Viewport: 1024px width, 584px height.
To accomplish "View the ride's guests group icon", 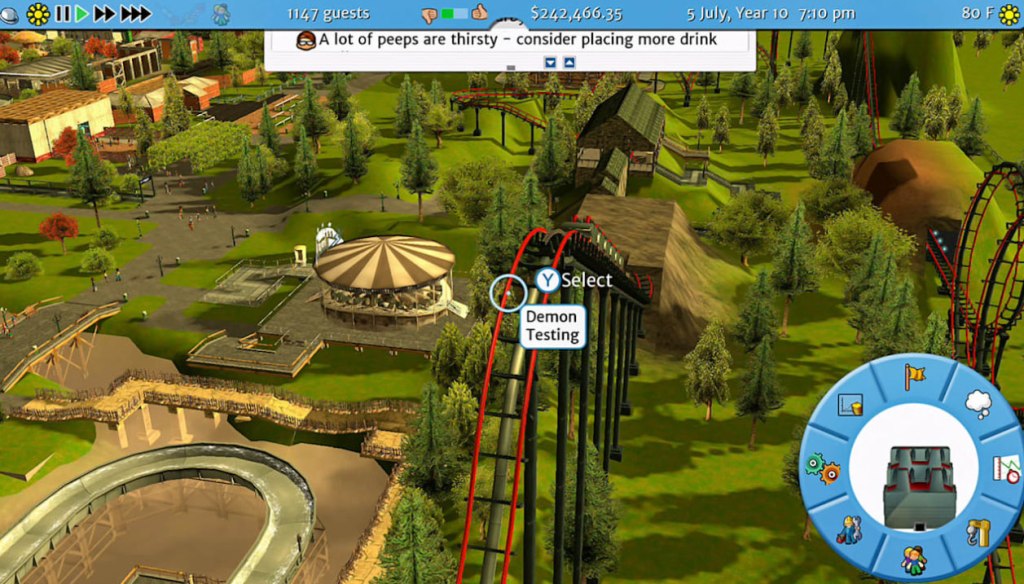I will click(x=914, y=560).
